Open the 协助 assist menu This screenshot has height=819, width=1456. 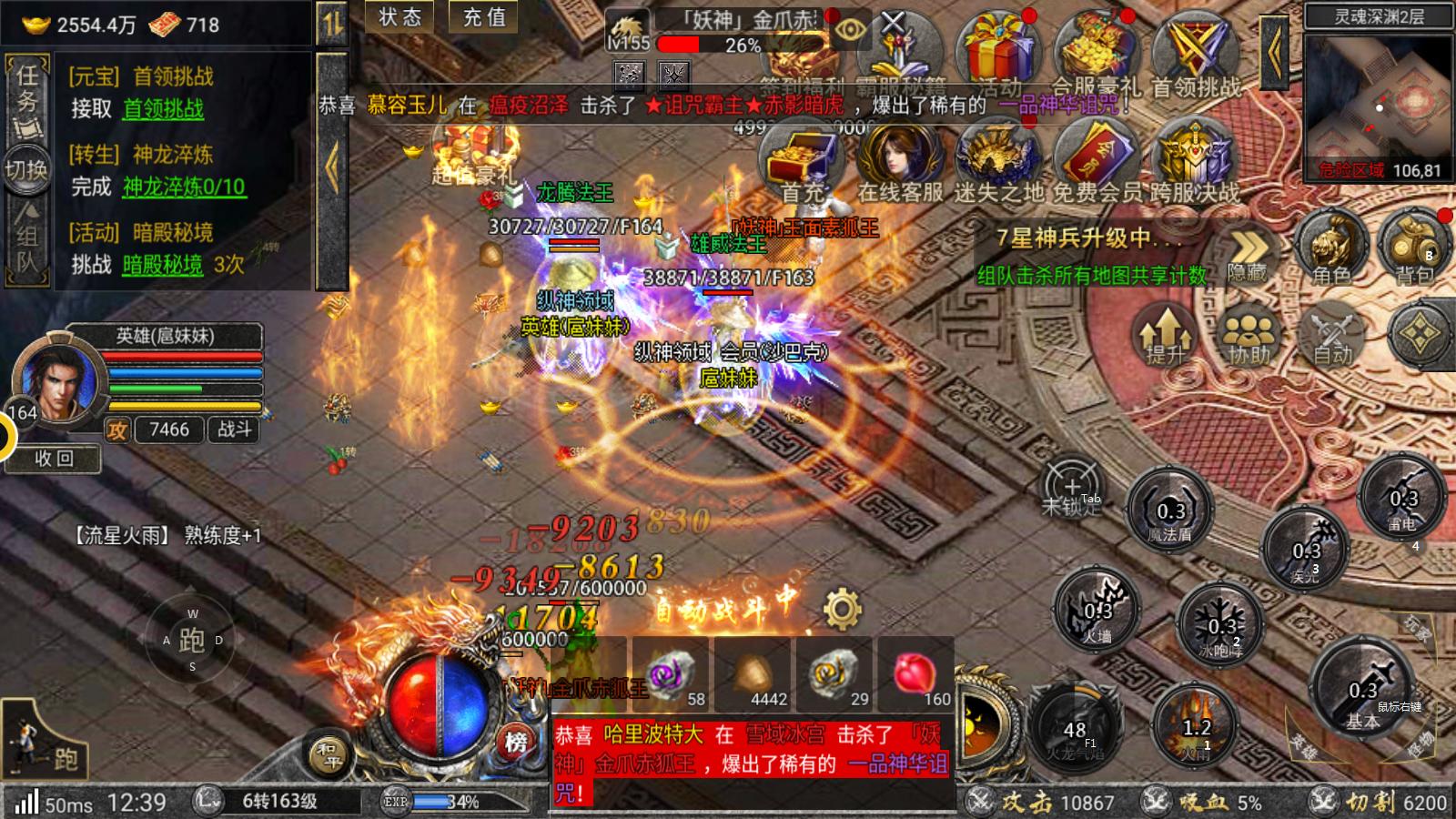point(1249,334)
